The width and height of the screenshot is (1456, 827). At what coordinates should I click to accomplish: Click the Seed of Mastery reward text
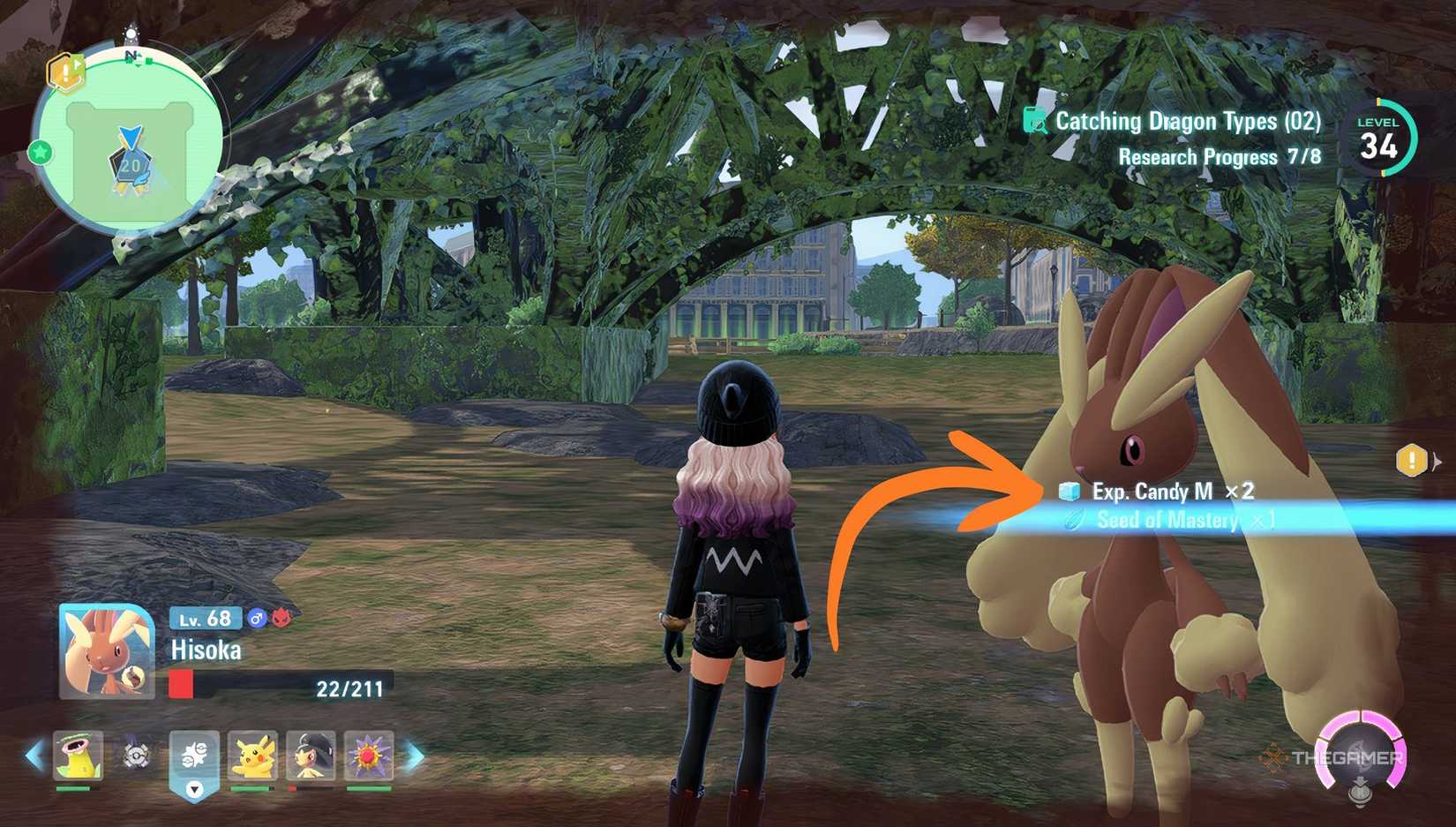1165,520
